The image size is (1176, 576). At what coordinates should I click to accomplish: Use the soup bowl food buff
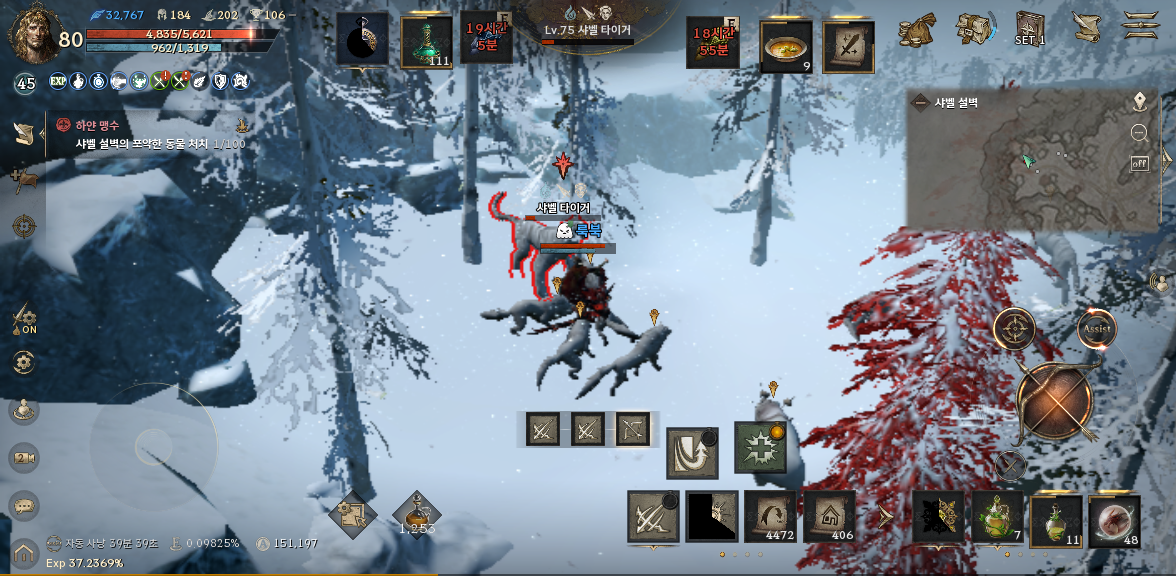786,47
